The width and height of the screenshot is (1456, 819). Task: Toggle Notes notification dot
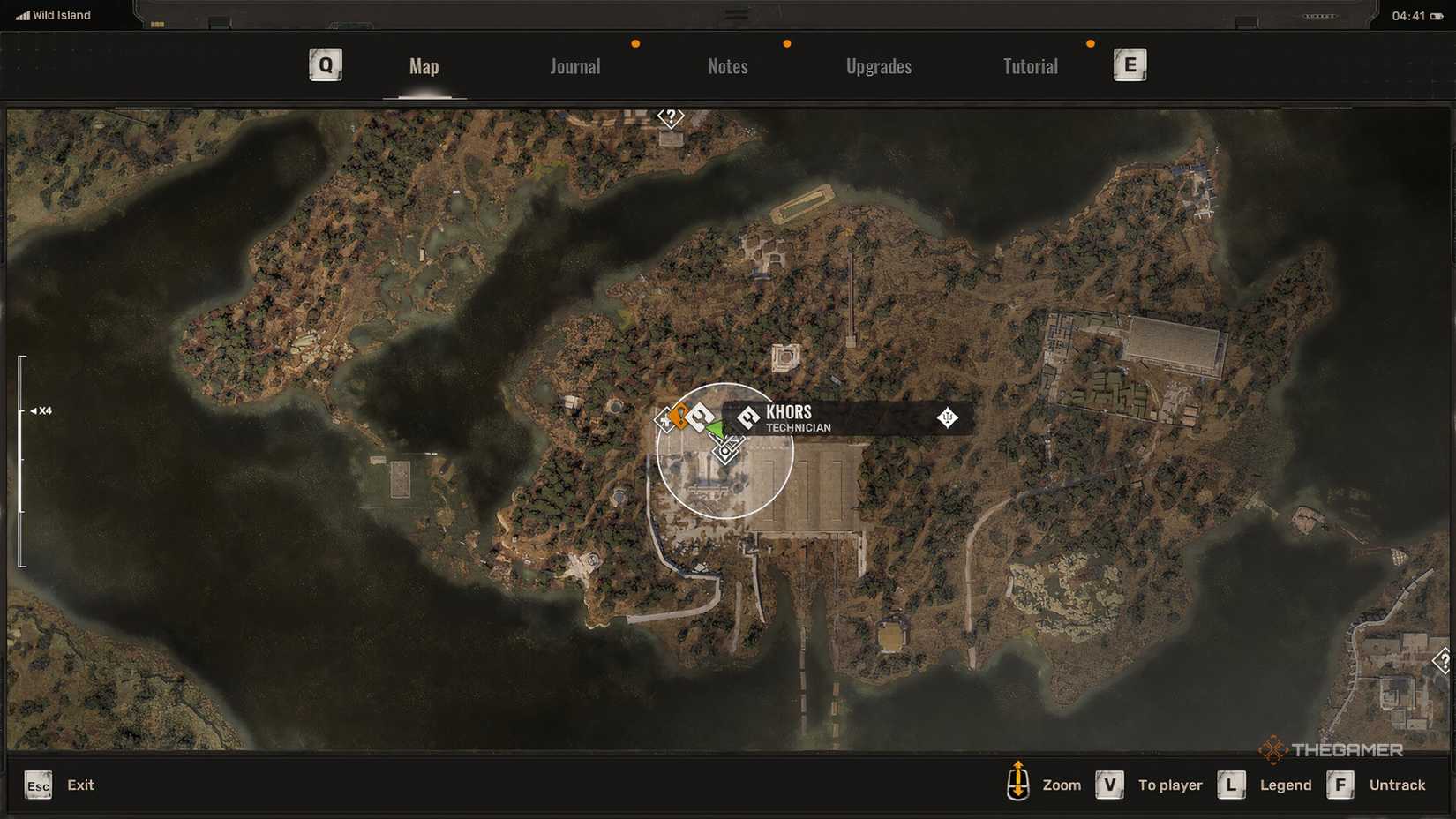pos(786,41)
